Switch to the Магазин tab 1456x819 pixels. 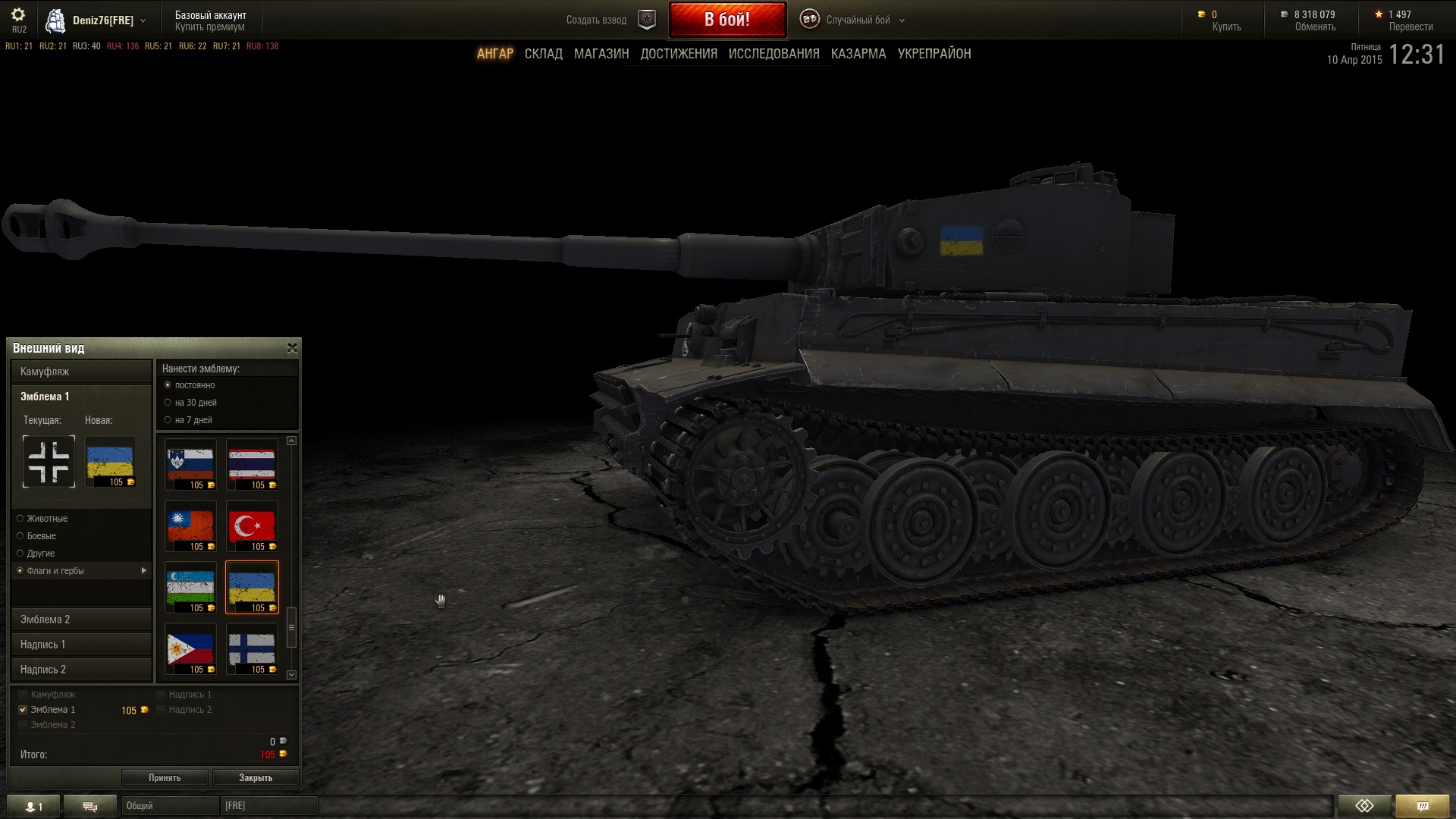point(601,54)
